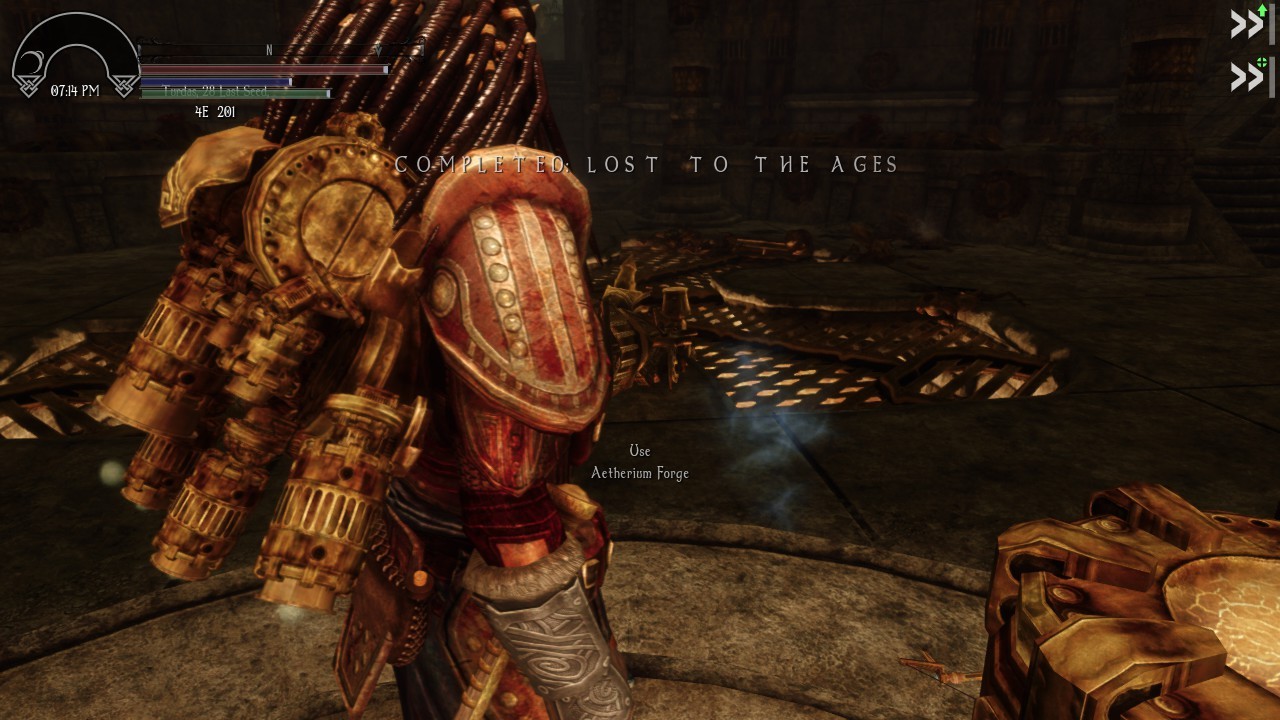Click the clock widget showing 07:14 PM

pyautogui.click(x=75, y=90)
